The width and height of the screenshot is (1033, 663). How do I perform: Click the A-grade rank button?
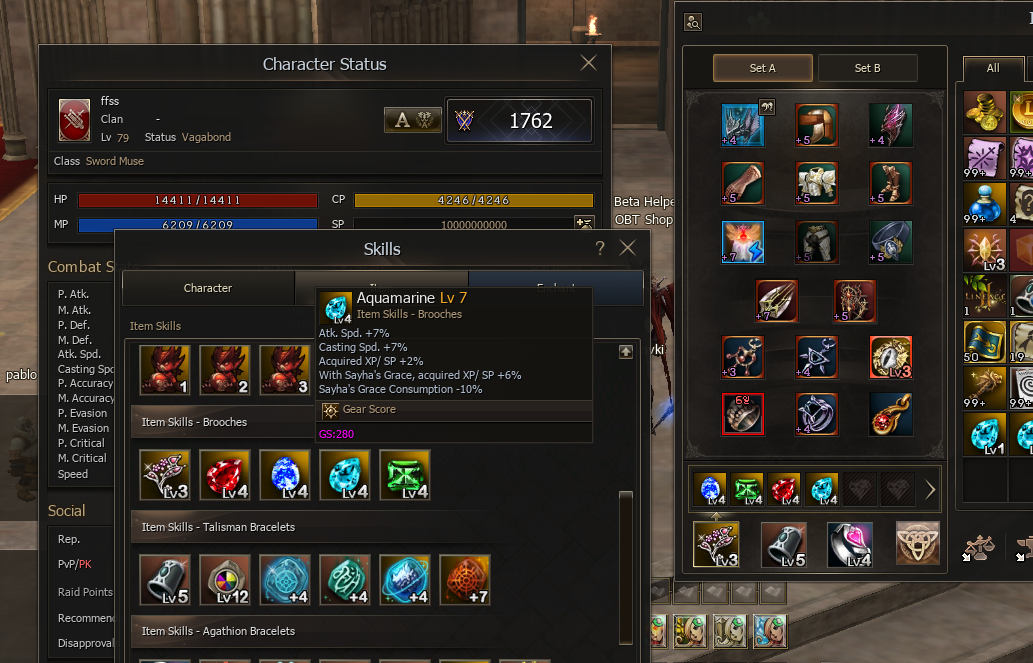click(413, 120)
